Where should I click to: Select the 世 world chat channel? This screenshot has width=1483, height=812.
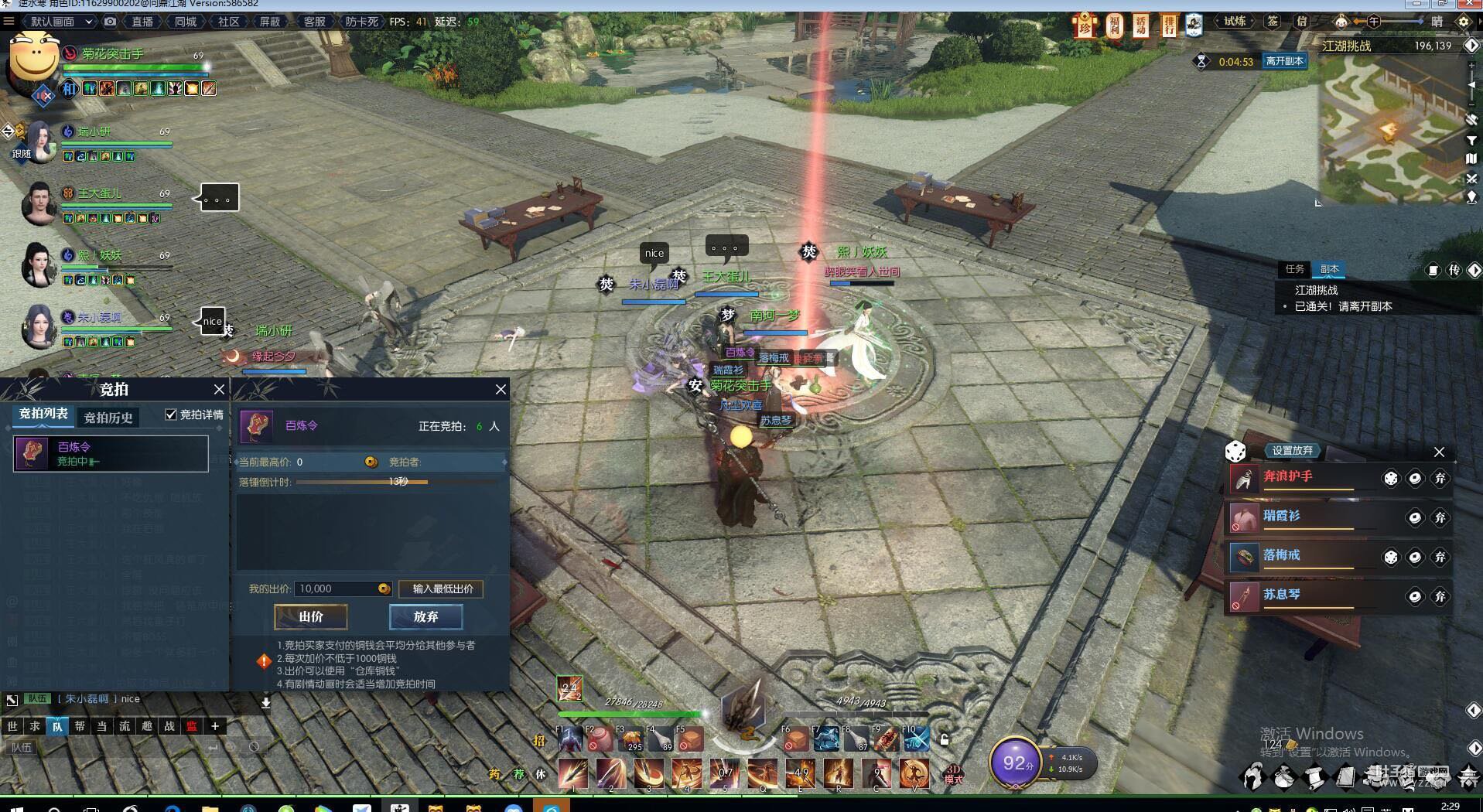pos(12,725)
